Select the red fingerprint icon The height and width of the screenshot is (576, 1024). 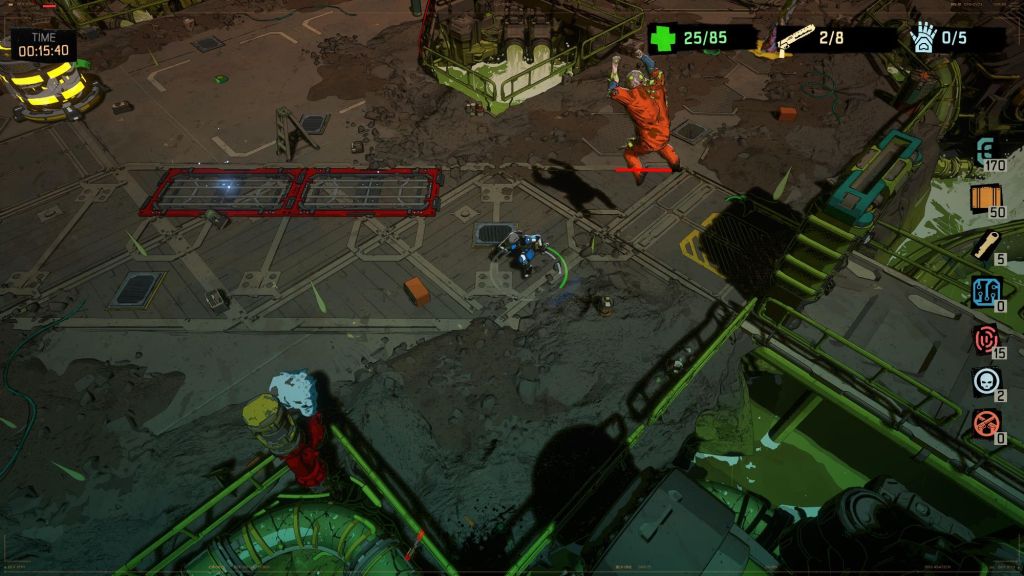tap(987, 338)
